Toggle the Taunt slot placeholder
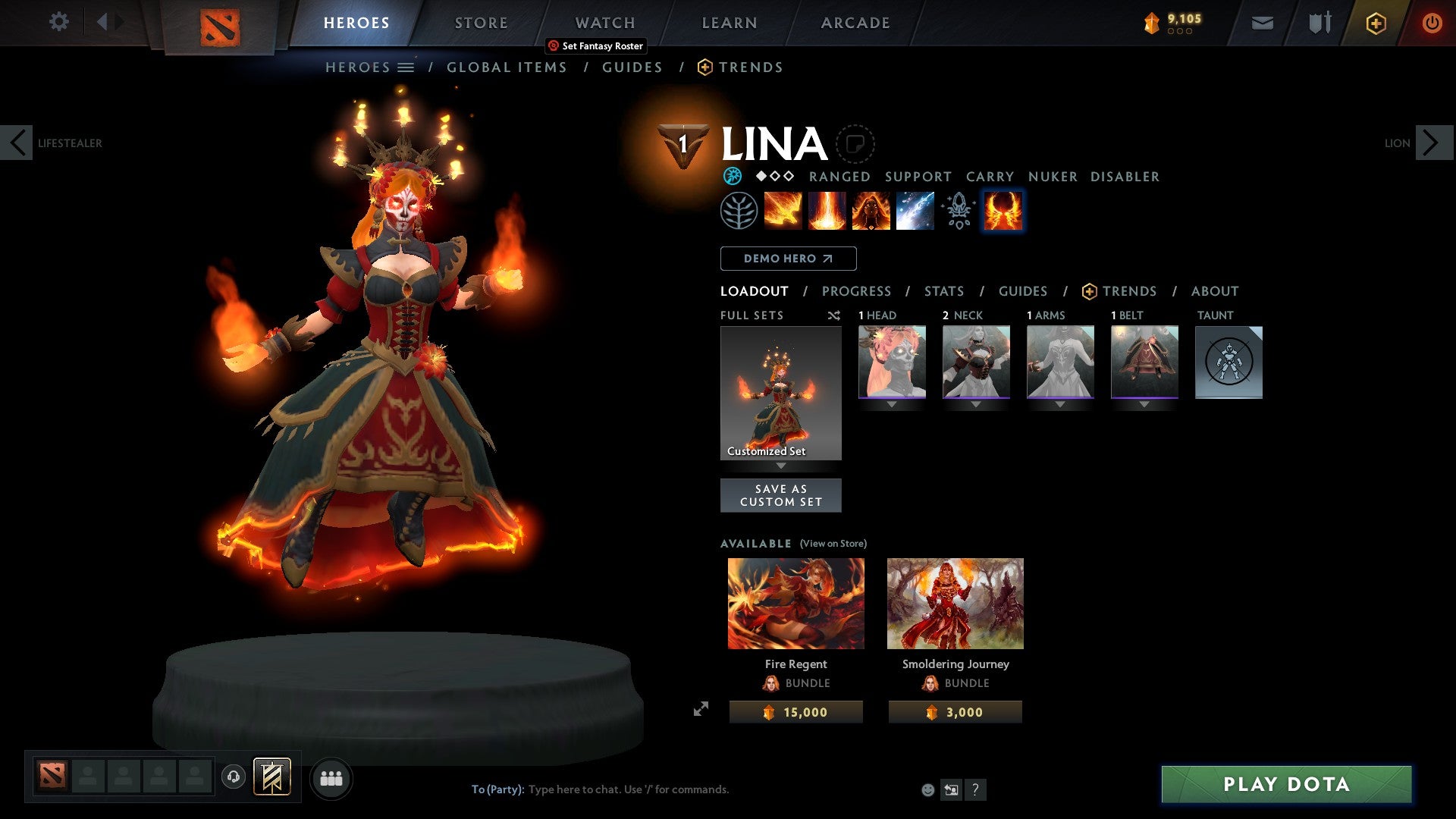This screenshot has height=819, width=1456. [1228, 362]
